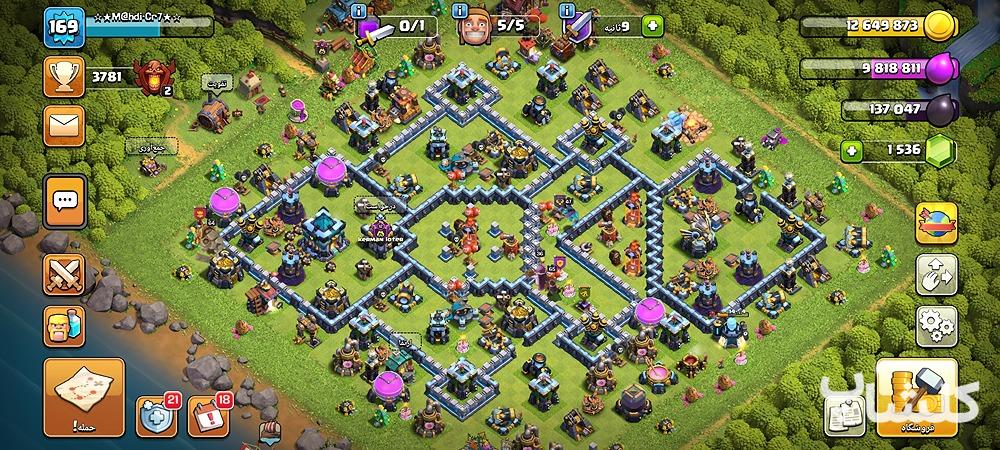Screen dimensions: 1000x450
Task: Open the clan chat speech bubble
Action: pos(63,202)
